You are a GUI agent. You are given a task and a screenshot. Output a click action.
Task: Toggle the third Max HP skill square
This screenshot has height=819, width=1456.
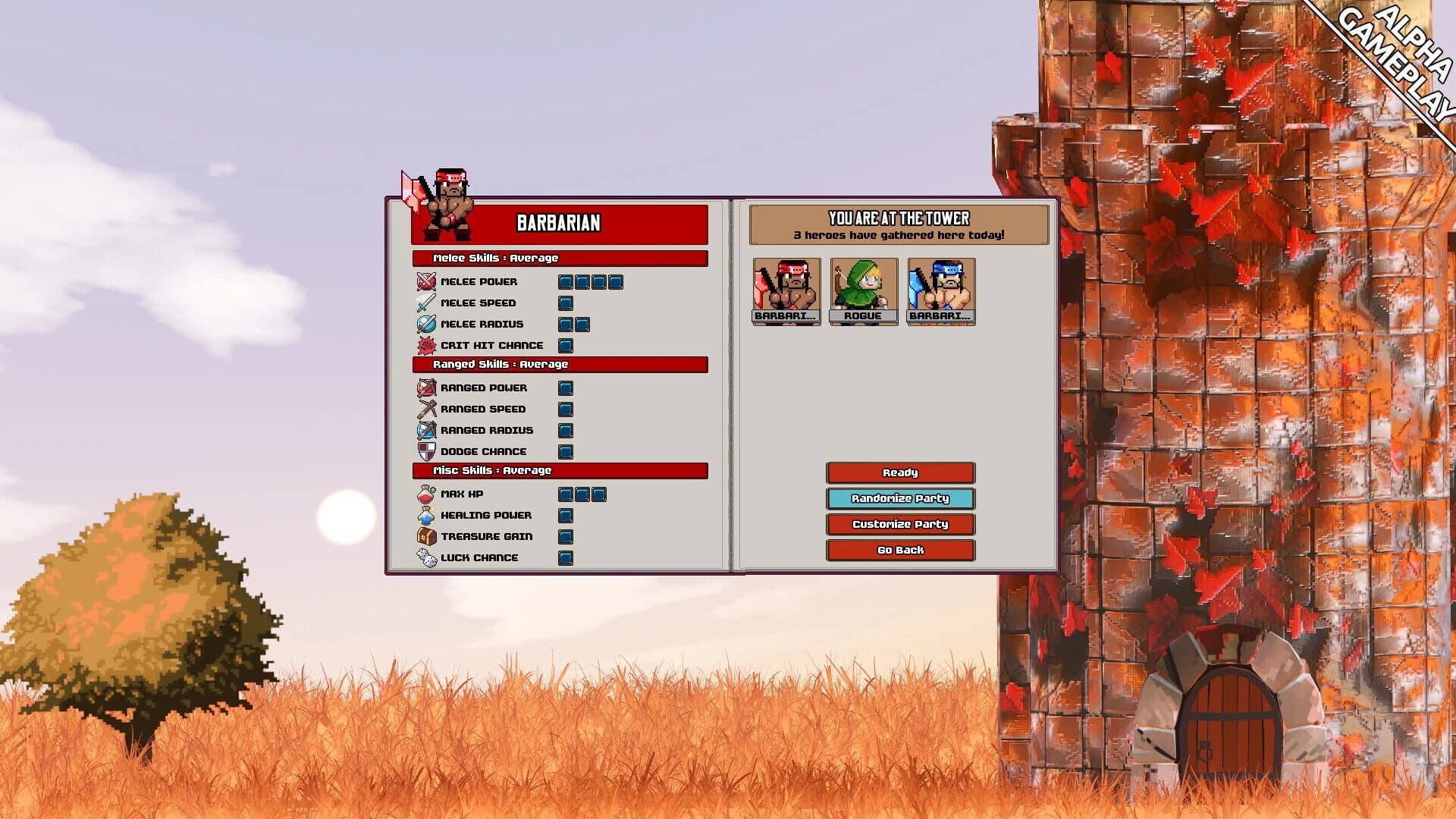coord(600,494)
